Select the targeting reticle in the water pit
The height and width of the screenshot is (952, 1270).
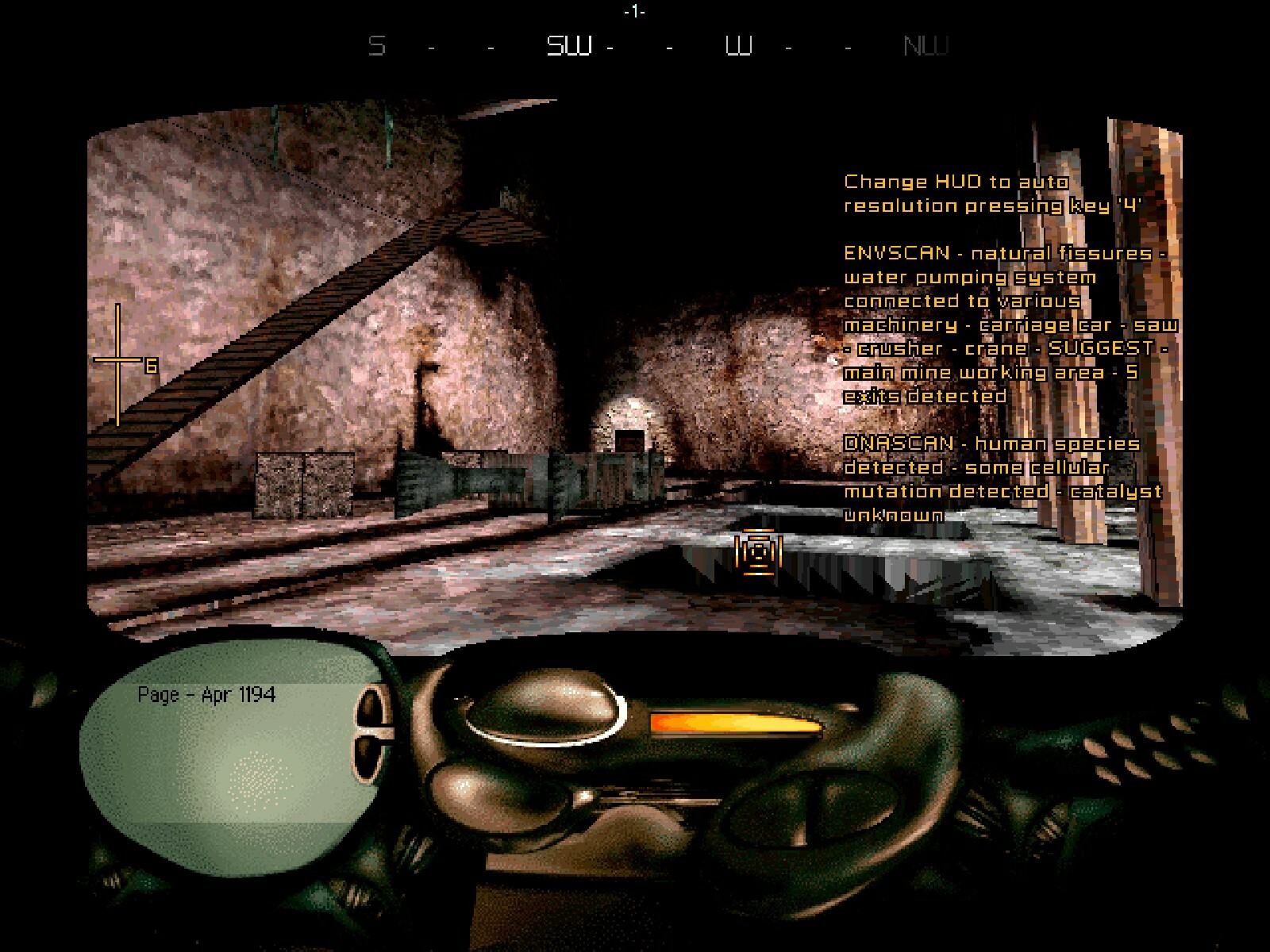pos(759,551)
